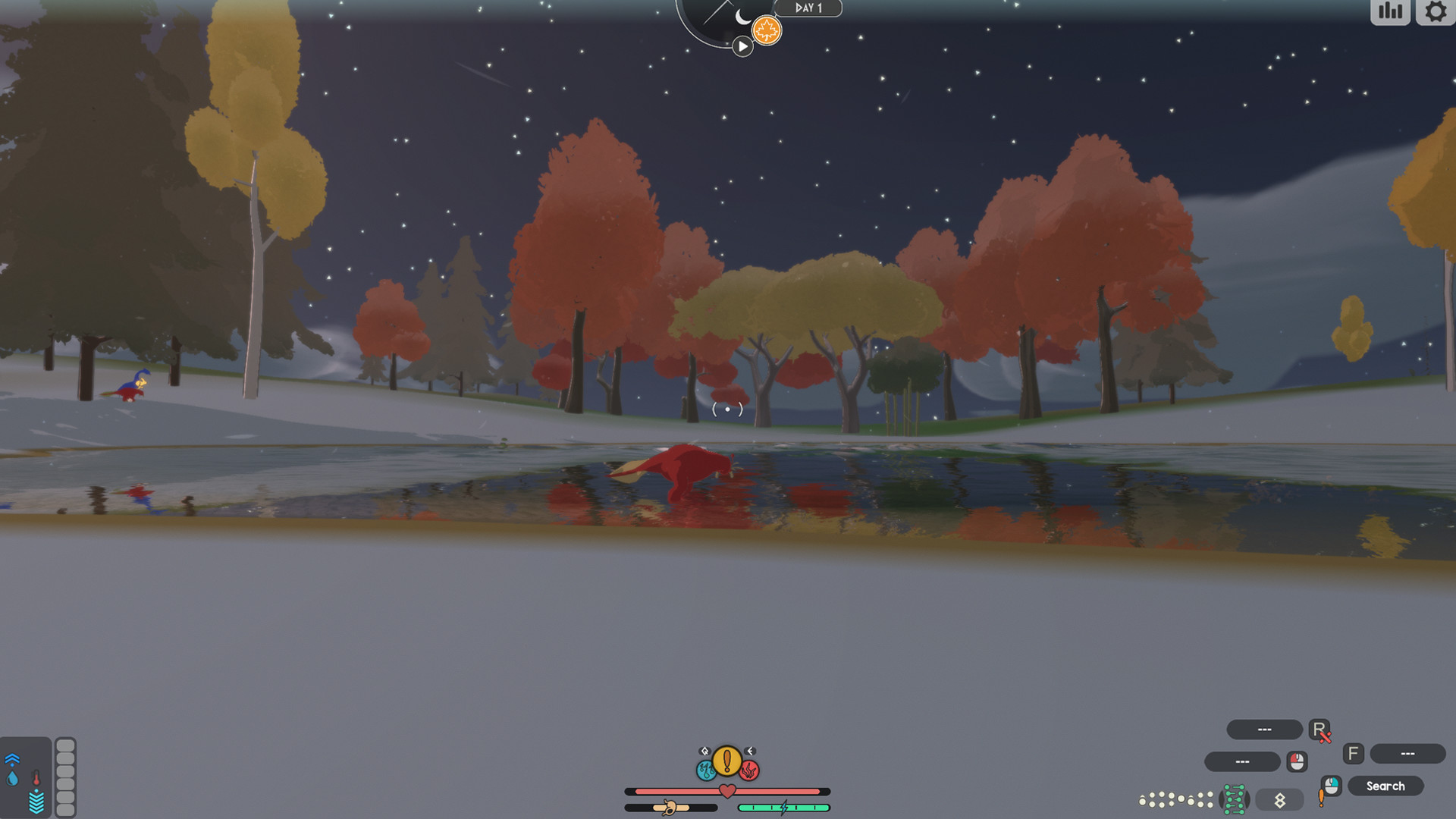Click the play arrow to advance time
This screenshot has height=819, width=1456.
(742, 45)
